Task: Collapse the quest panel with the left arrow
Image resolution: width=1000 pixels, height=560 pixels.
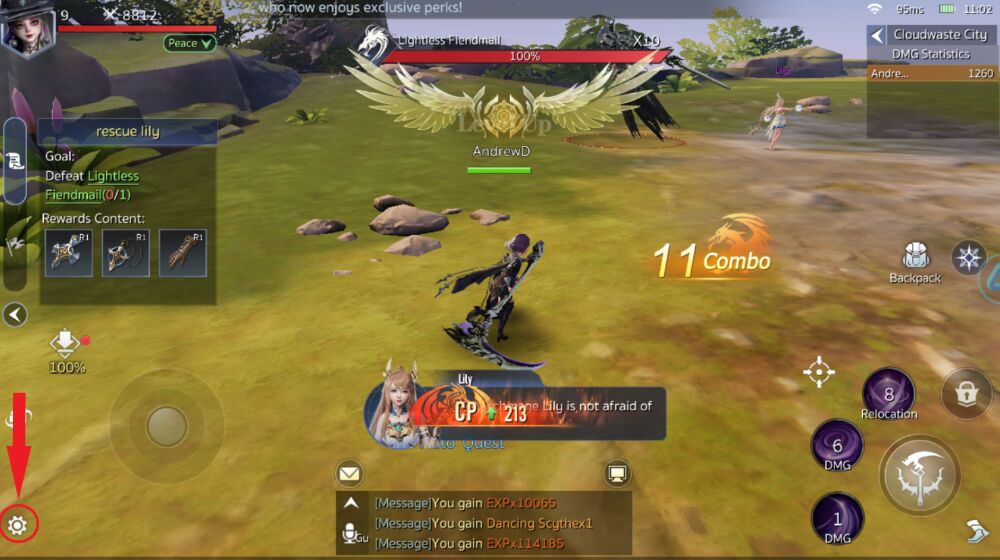Action: click(x=14, y=315)
